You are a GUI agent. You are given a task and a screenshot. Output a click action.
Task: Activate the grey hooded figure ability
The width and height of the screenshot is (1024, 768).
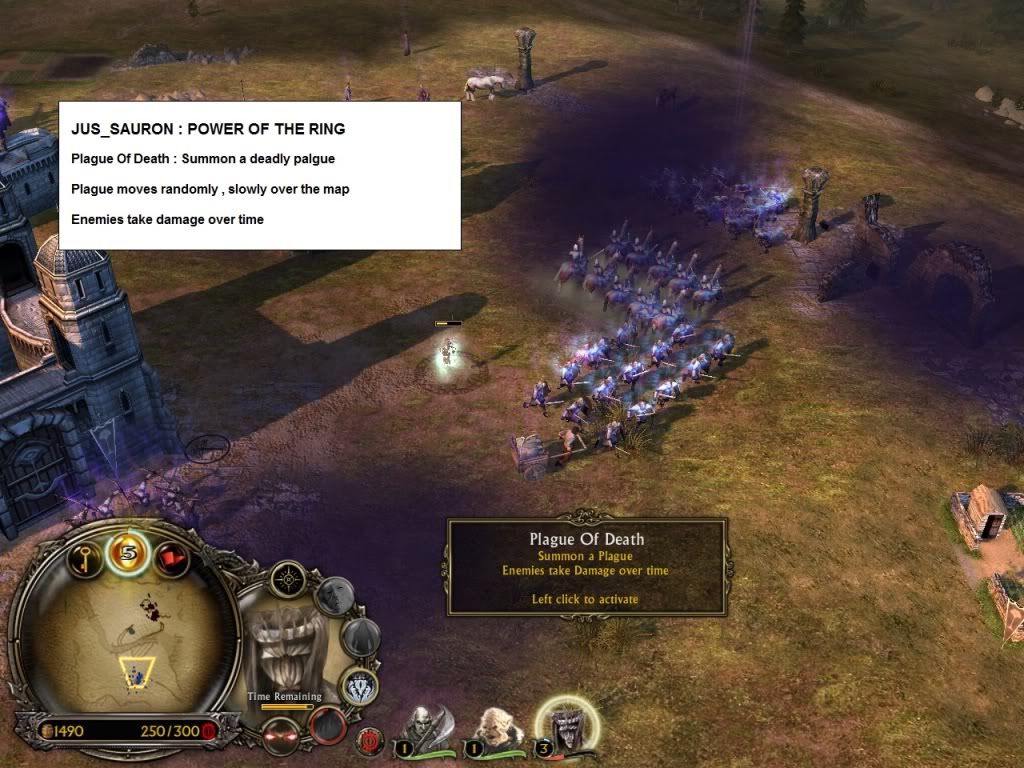[x=360, y=637]
